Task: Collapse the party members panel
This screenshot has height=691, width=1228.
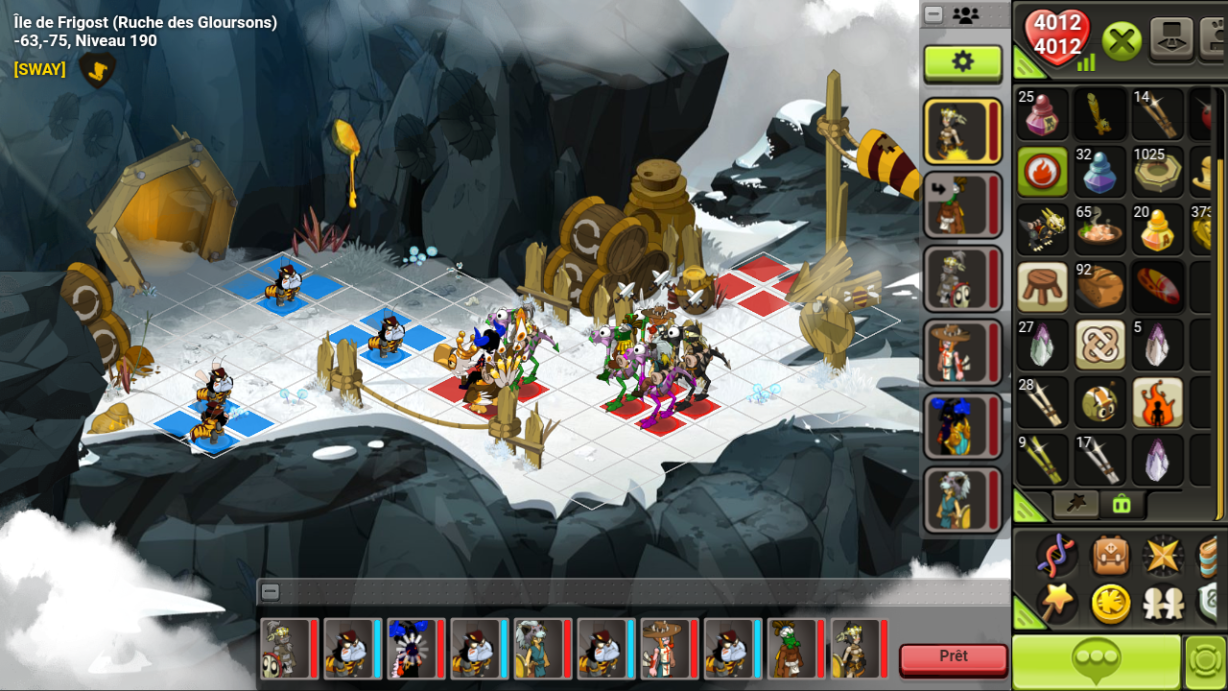Action: pyautogui.click(x=934, y=15)
